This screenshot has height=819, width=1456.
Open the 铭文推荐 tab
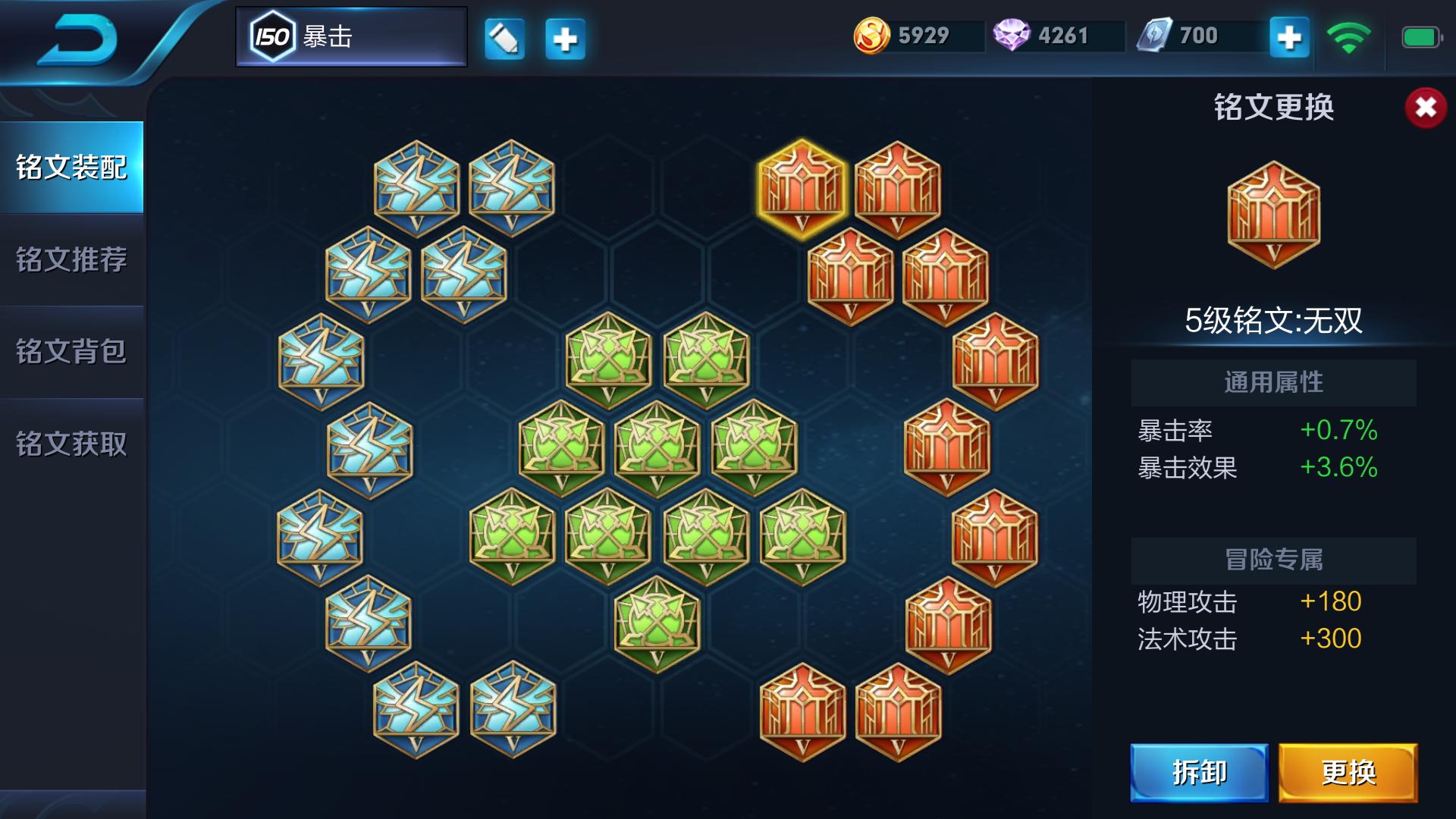71,259
